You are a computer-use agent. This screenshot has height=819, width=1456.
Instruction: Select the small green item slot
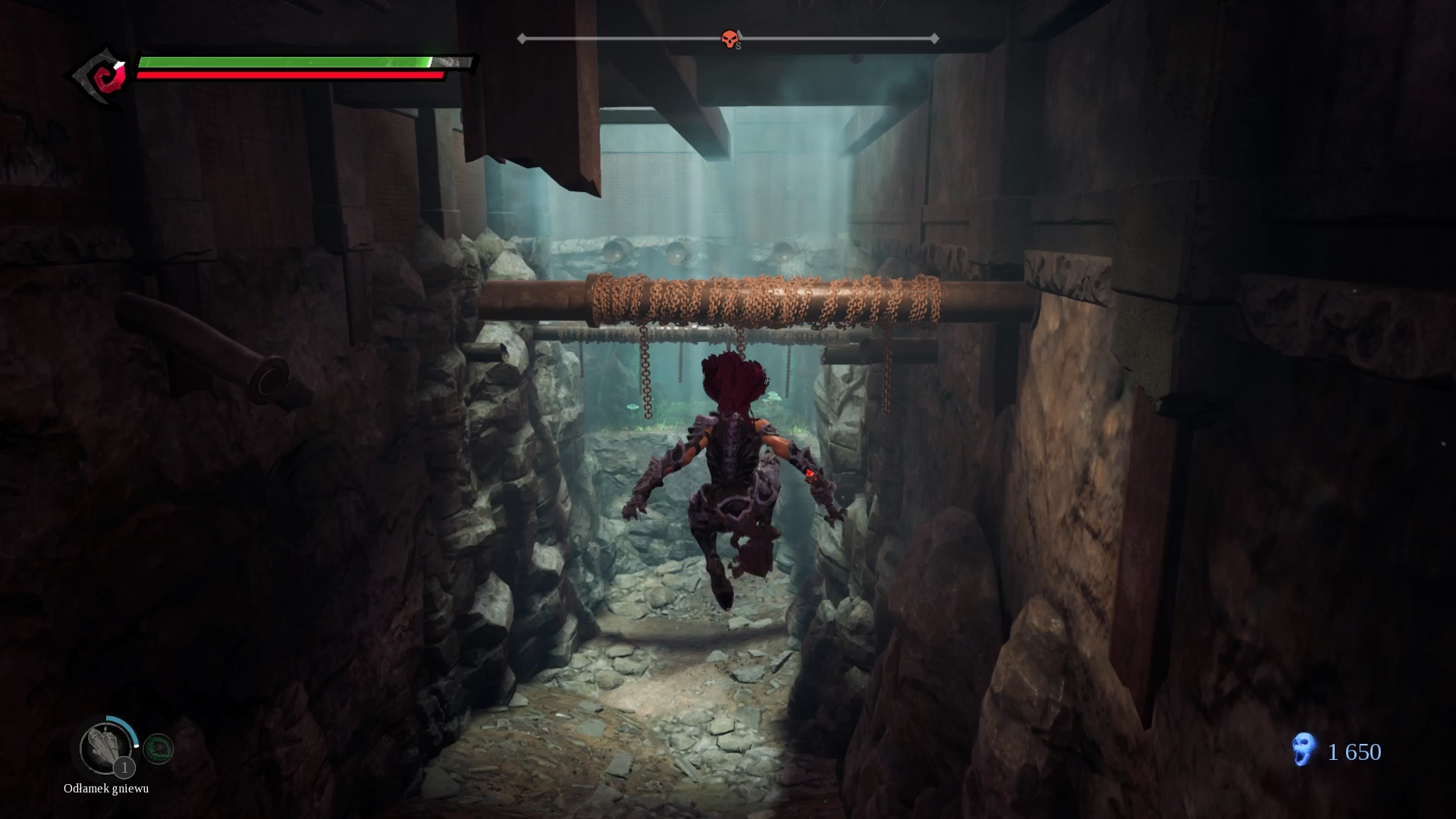tap(158, 749)
